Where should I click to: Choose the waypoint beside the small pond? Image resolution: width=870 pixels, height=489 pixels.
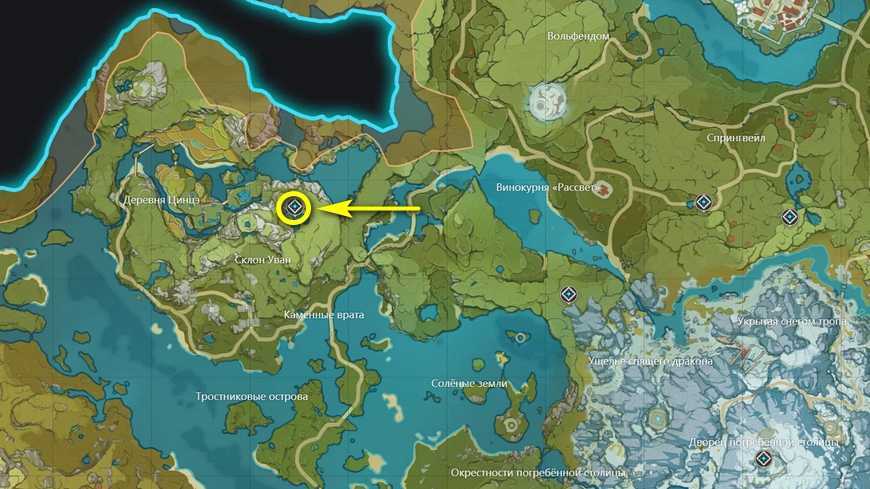pos(790,217)
